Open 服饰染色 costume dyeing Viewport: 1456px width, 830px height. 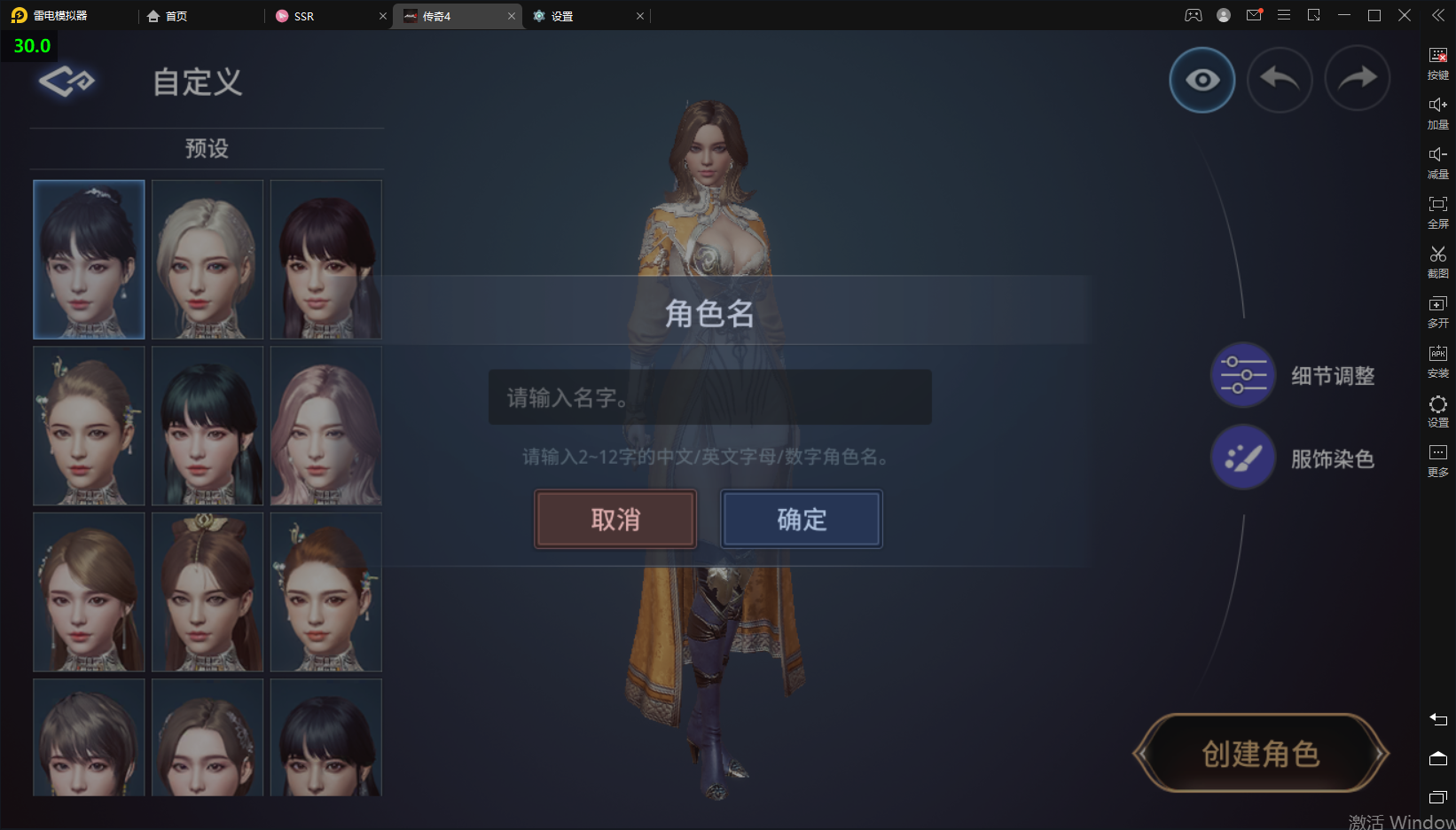coord(1244,458)
